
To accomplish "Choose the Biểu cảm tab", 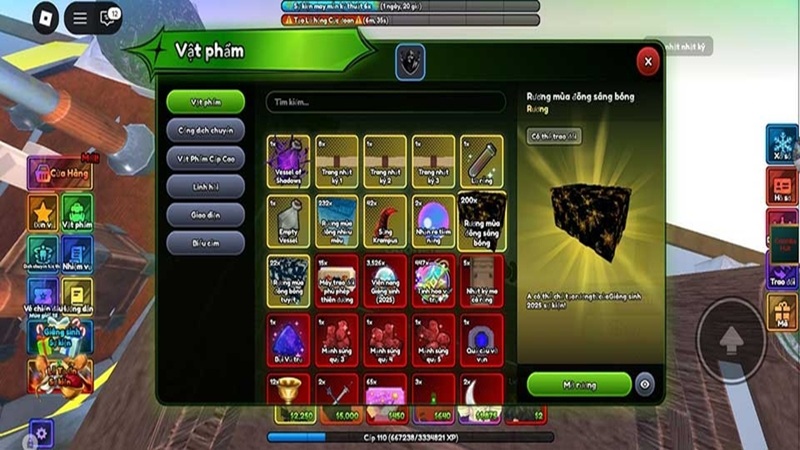I will tap(206, 242).
